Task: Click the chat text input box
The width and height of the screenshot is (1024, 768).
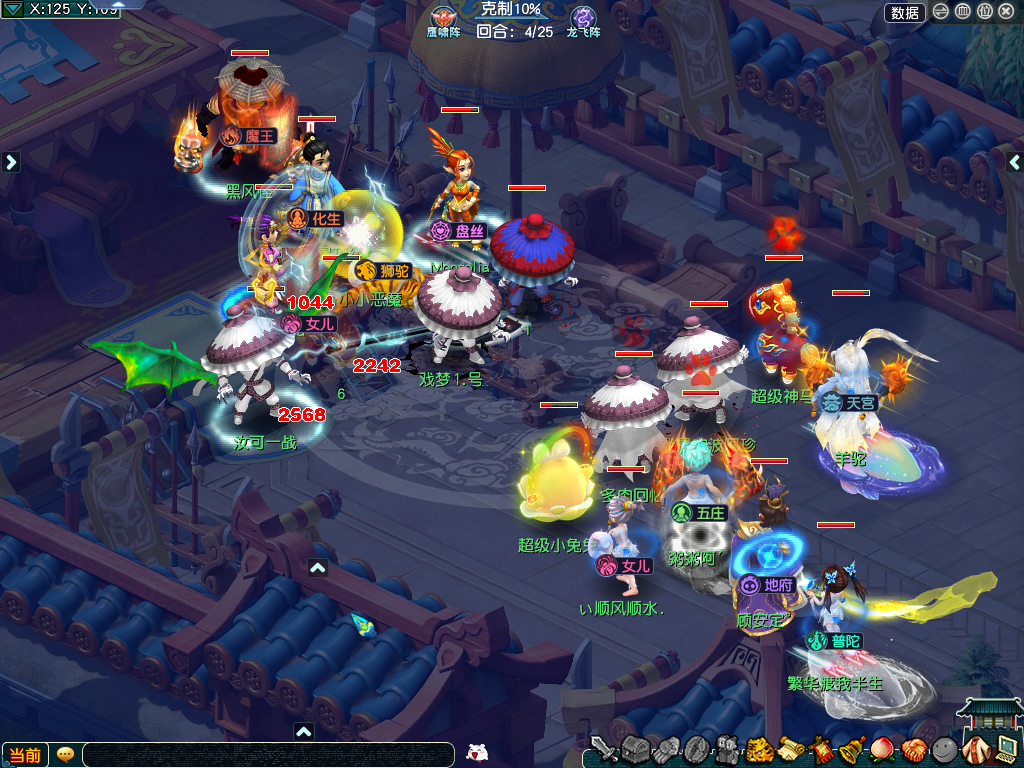Action: [x=270, y=755]
